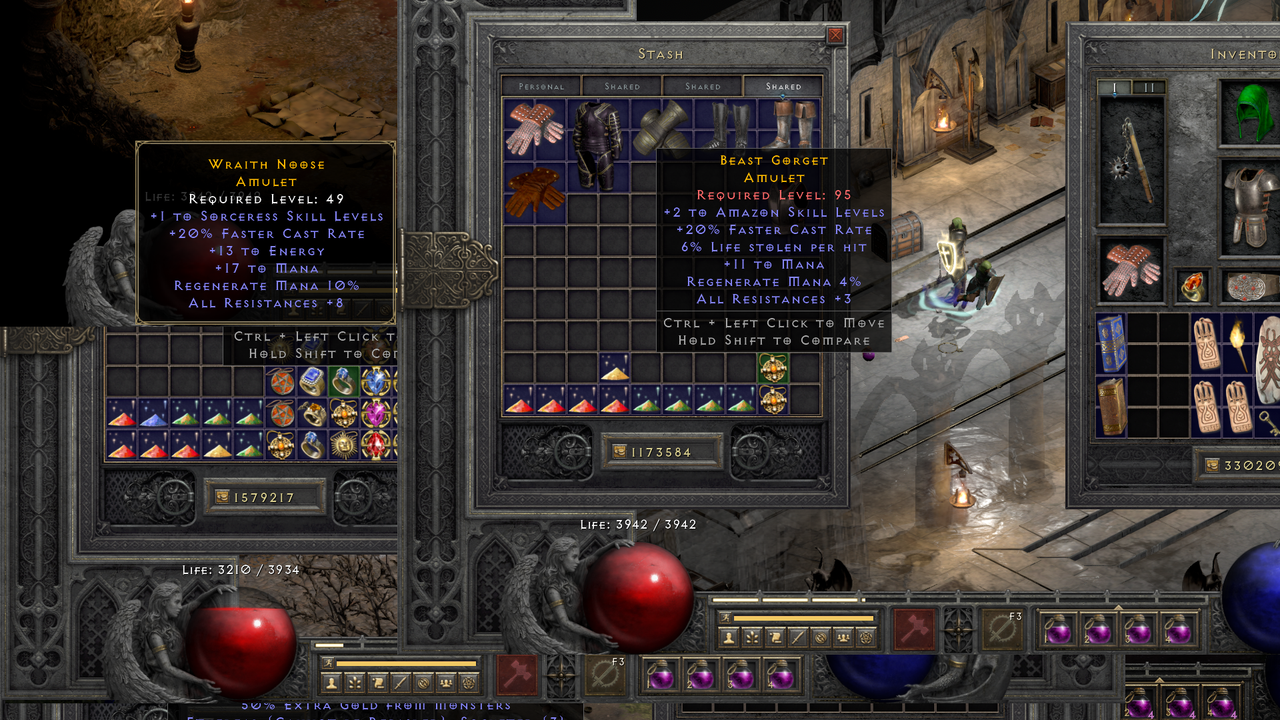Select the equipped flail weapon slot
Image resolution: width=1280 pixels, height=720 pixels.
(1132, 160)
